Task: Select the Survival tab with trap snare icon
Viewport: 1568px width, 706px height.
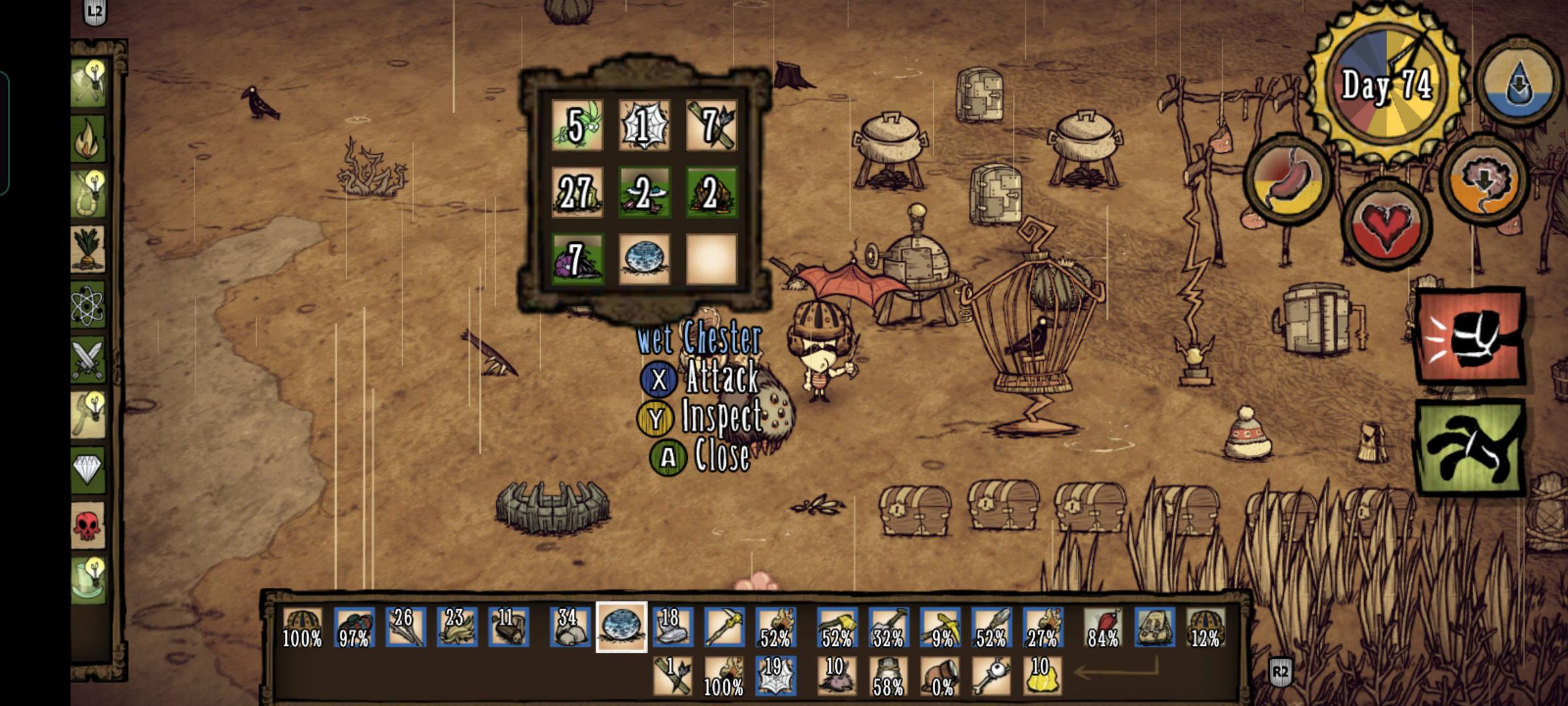Action: [x=90, y=191]
